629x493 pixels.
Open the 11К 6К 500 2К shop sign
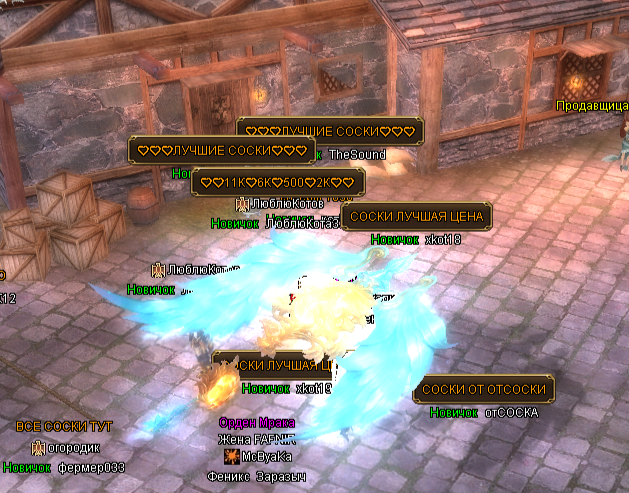pyautogui.click(x=278, y=183)
